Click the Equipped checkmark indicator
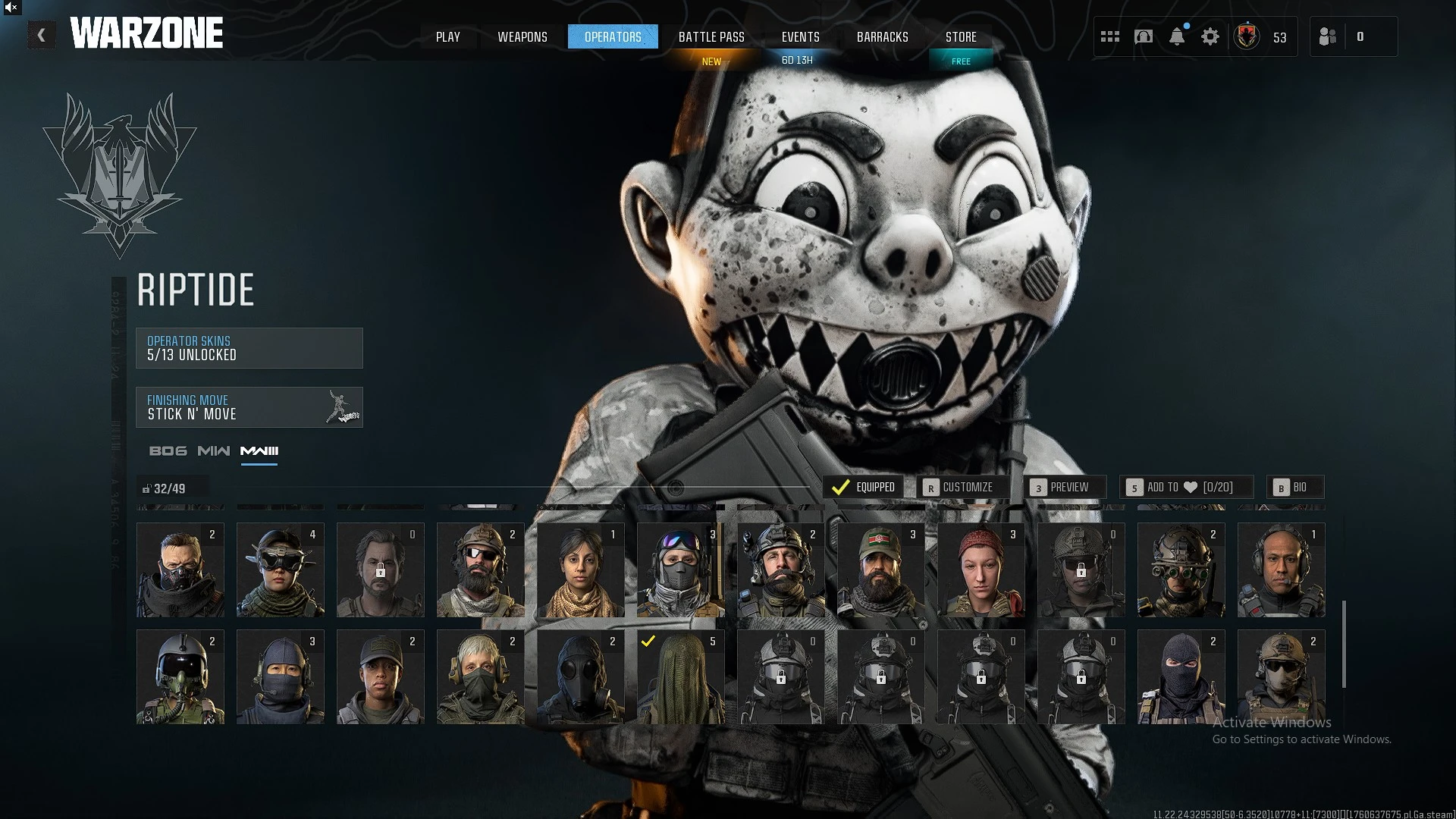Screen dimensions: 1456x819 [842, 488]
